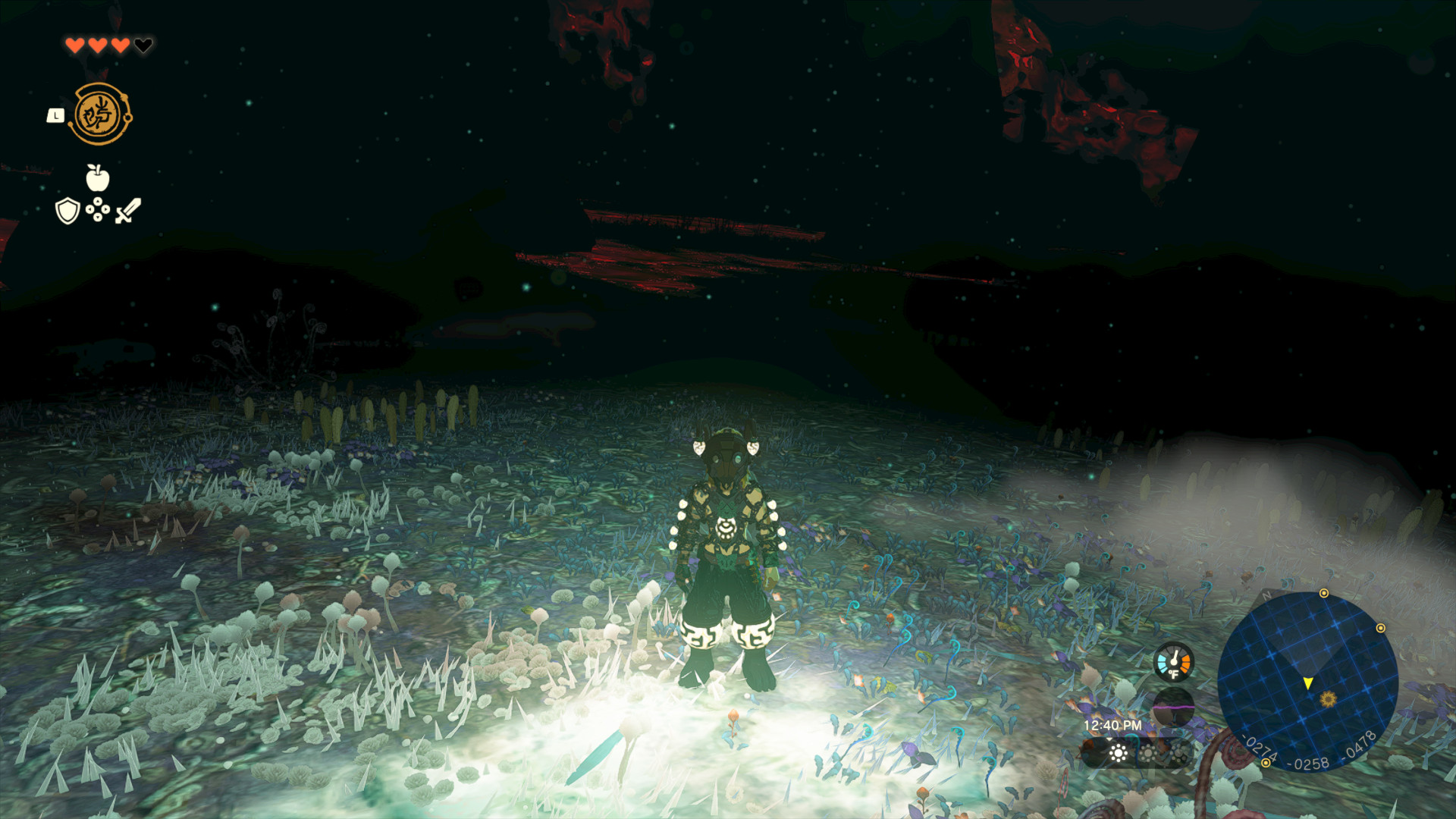Click the dimmed second weather icon
The width and height of the screenshot is (1456, 819).
1148,753
